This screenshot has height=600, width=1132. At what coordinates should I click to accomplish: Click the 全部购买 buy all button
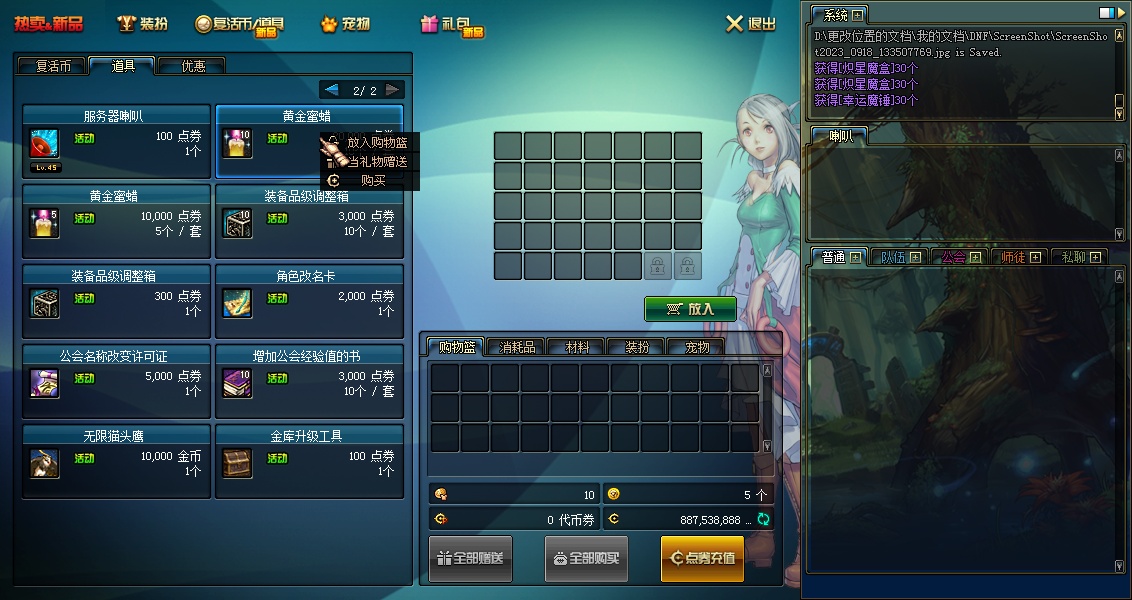click(586, 558)
